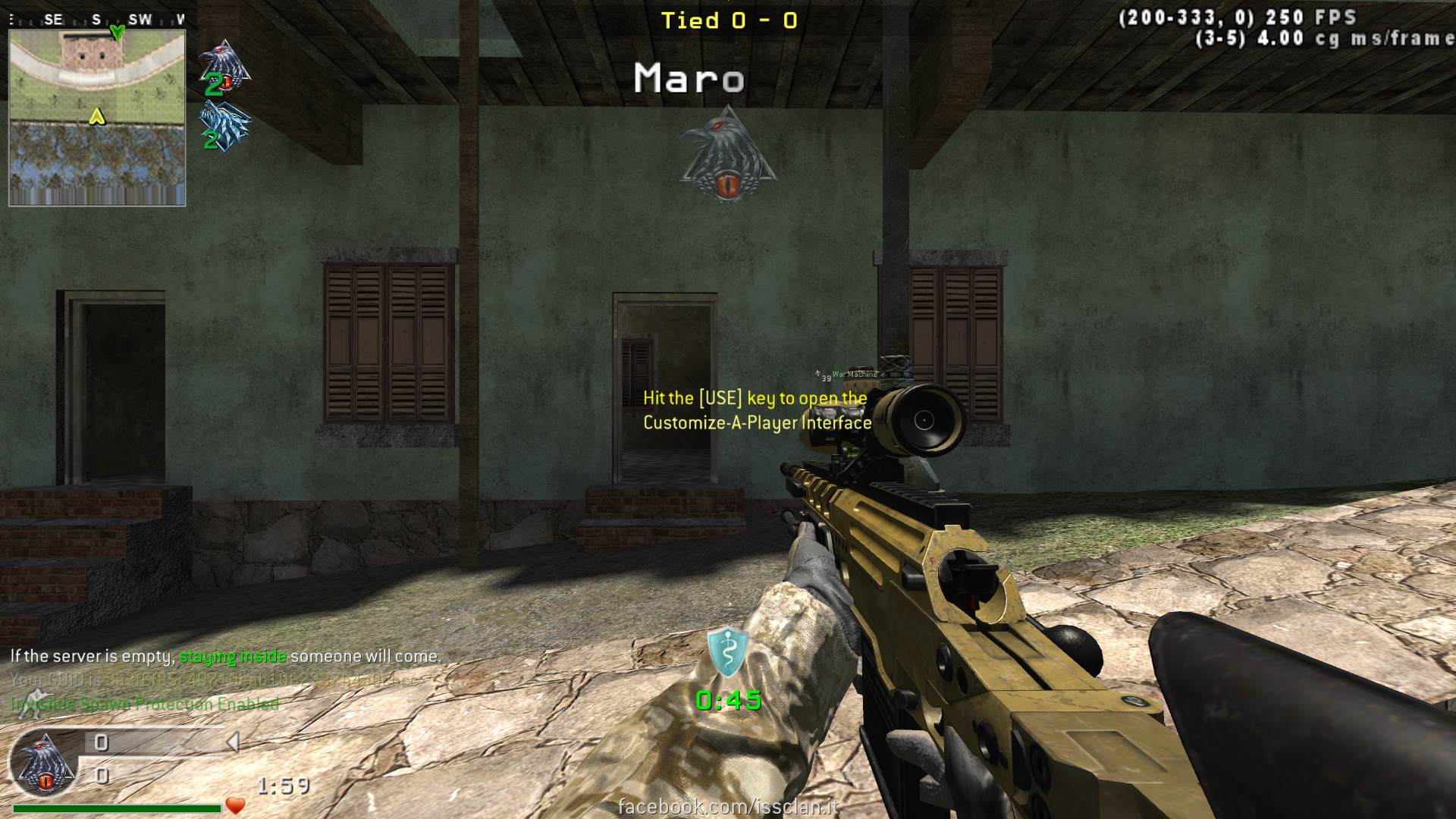1456x819 pixels.
Task: Select the blue wolf team icon beside minimap
Action: coord(224,125)
